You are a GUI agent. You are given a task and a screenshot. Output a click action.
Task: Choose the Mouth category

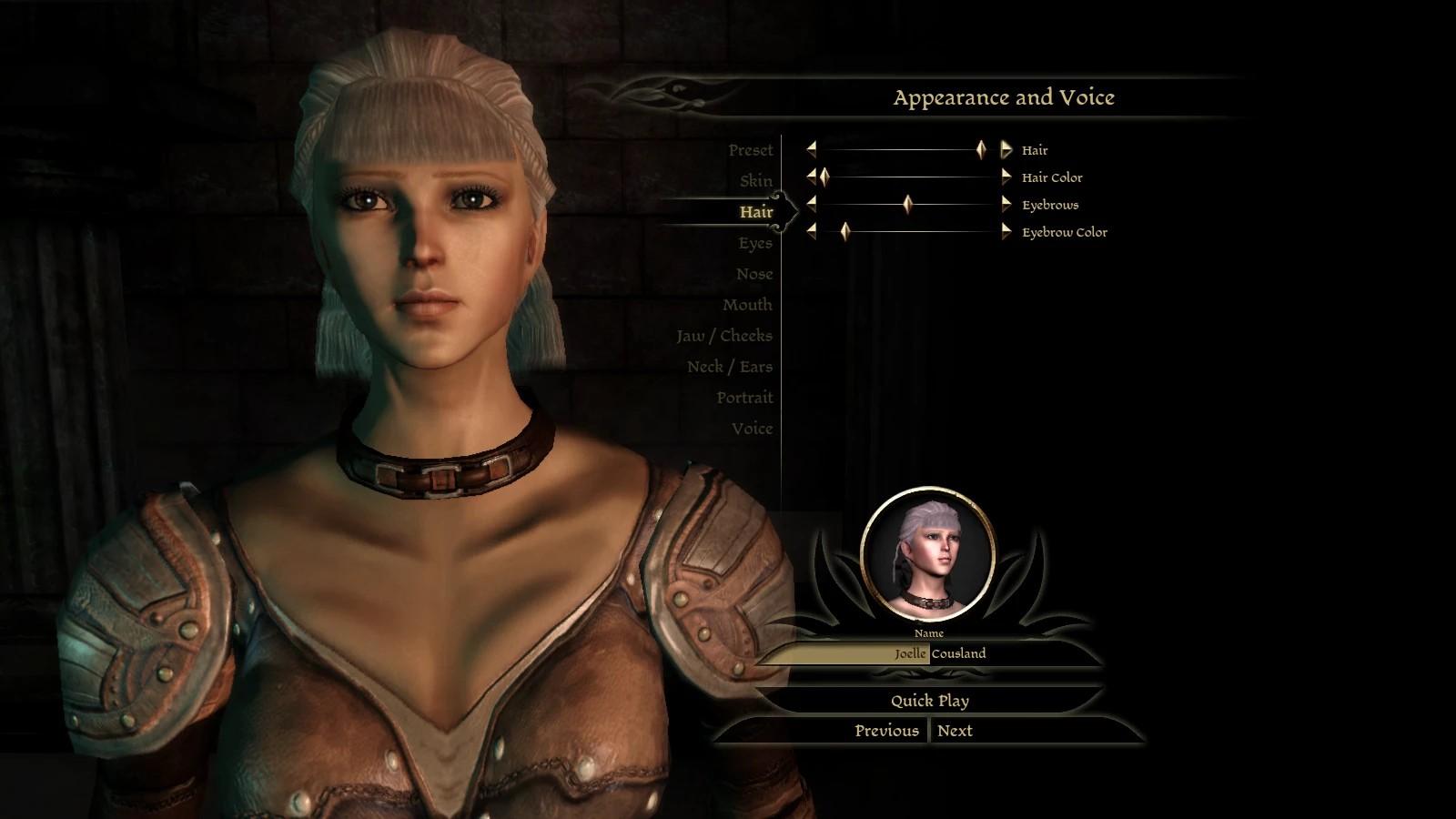tap(746, 305)
